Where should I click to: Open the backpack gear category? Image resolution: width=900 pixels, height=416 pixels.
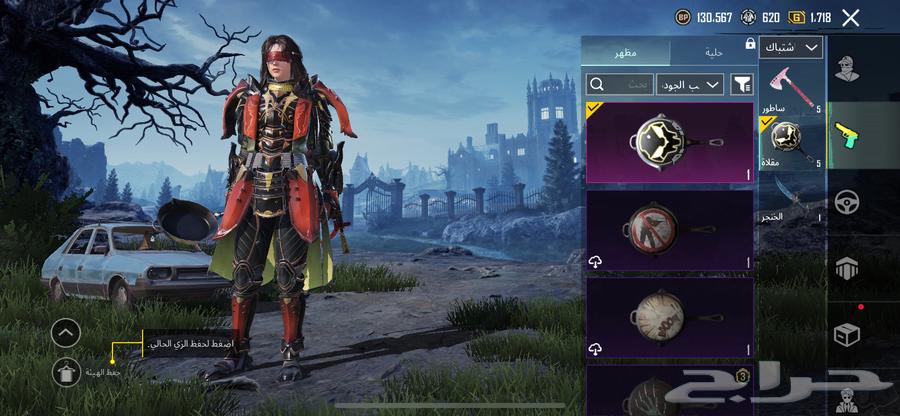click(x=849, y=267)
